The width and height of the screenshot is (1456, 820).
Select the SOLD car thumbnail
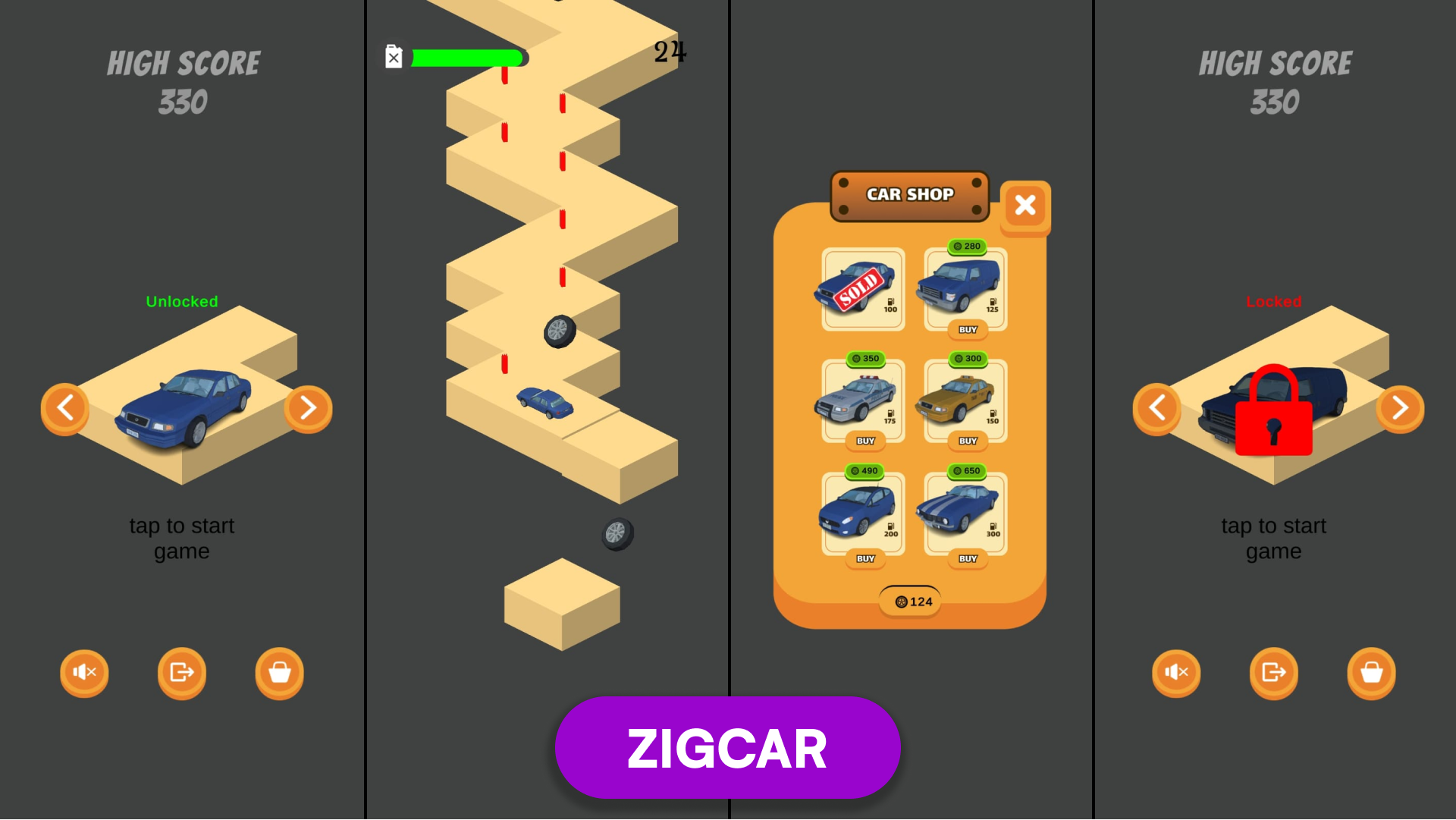(x=861, y=288)
